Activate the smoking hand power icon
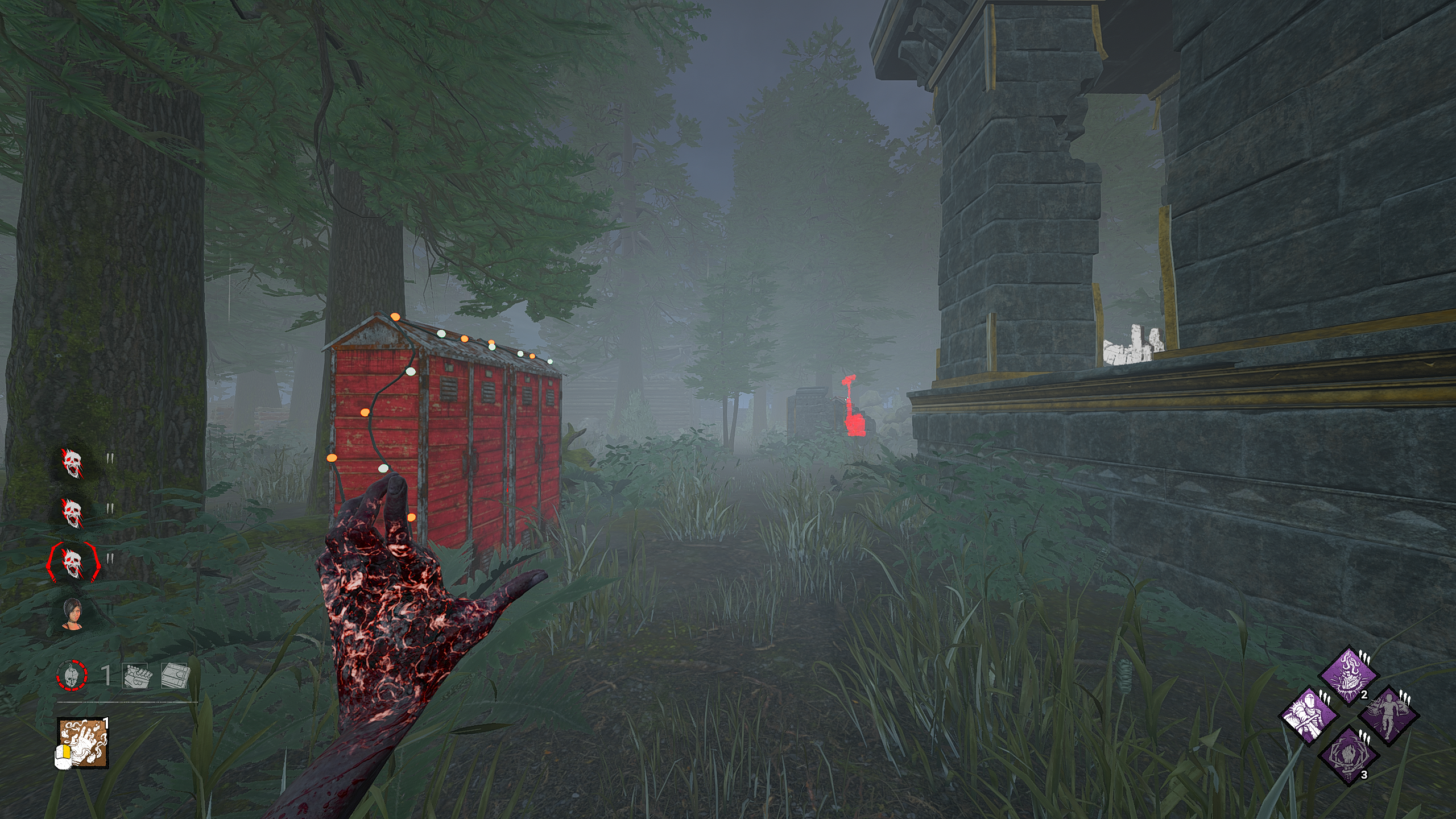The image size is (1456, 819). pyautogui.click(x=83, y=743)
